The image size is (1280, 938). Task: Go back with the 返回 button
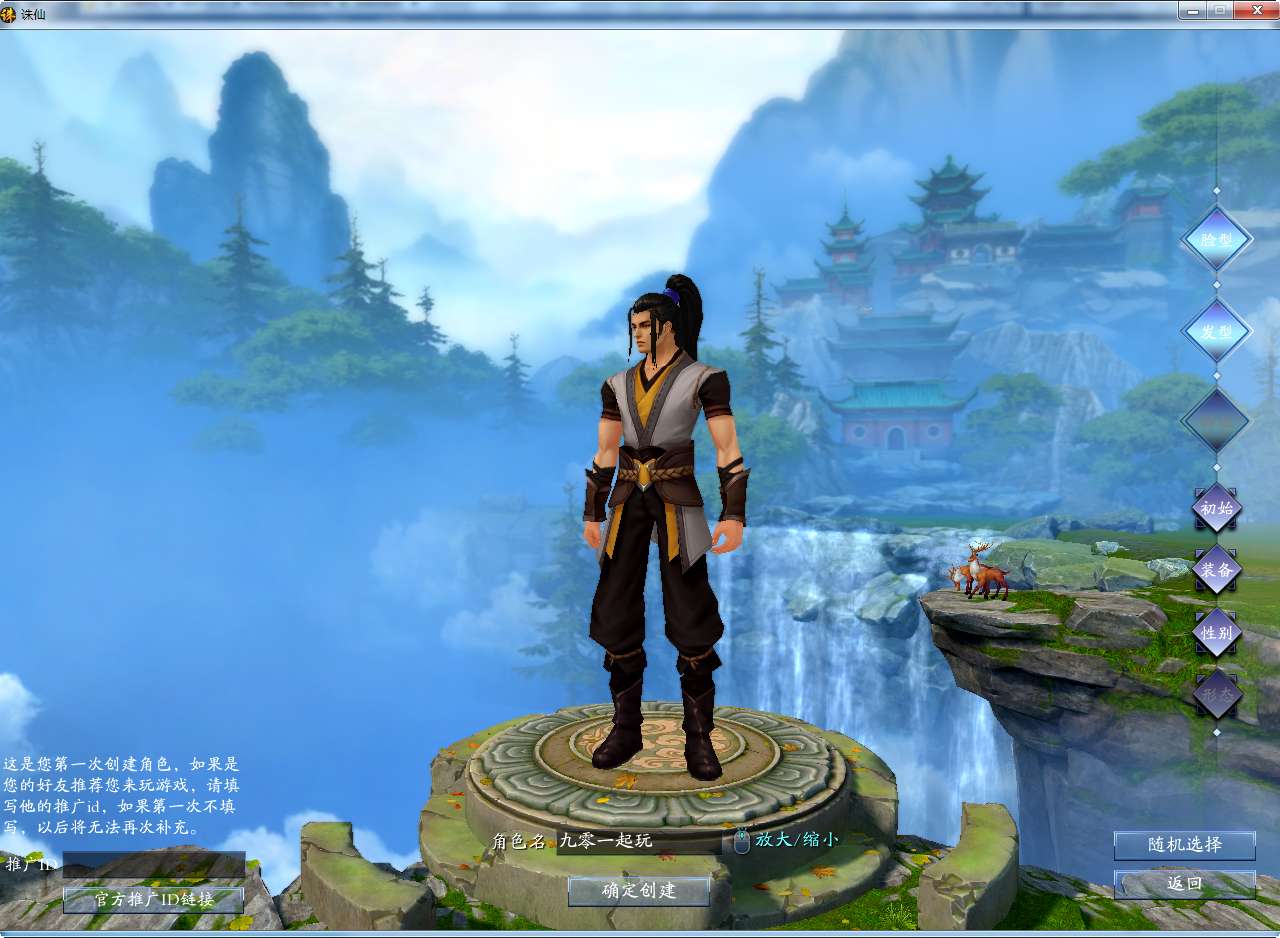tap(1184, 884)
